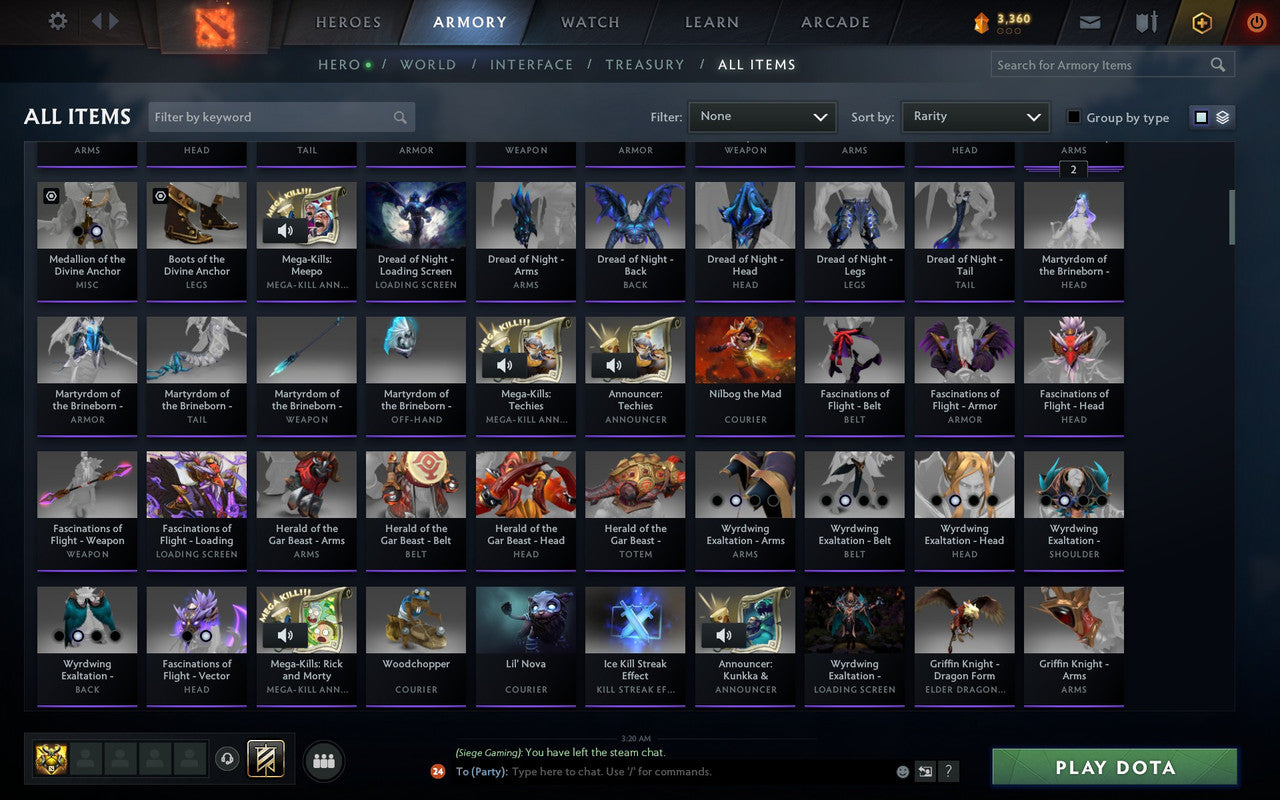Open the emoticon smiley in chat bar

pos(901,771)
